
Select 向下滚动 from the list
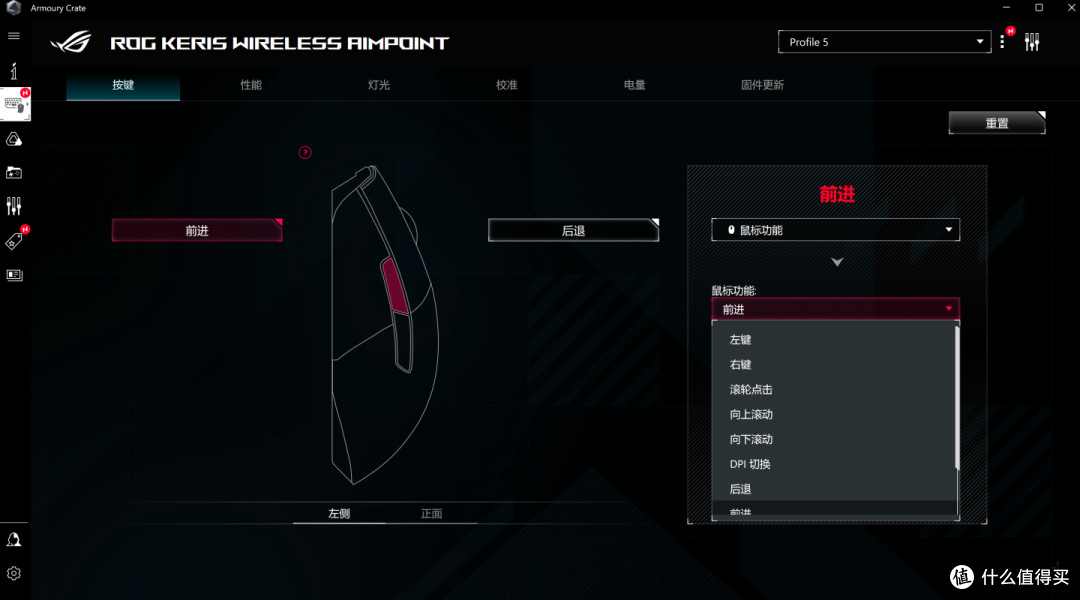click(751, 439)
